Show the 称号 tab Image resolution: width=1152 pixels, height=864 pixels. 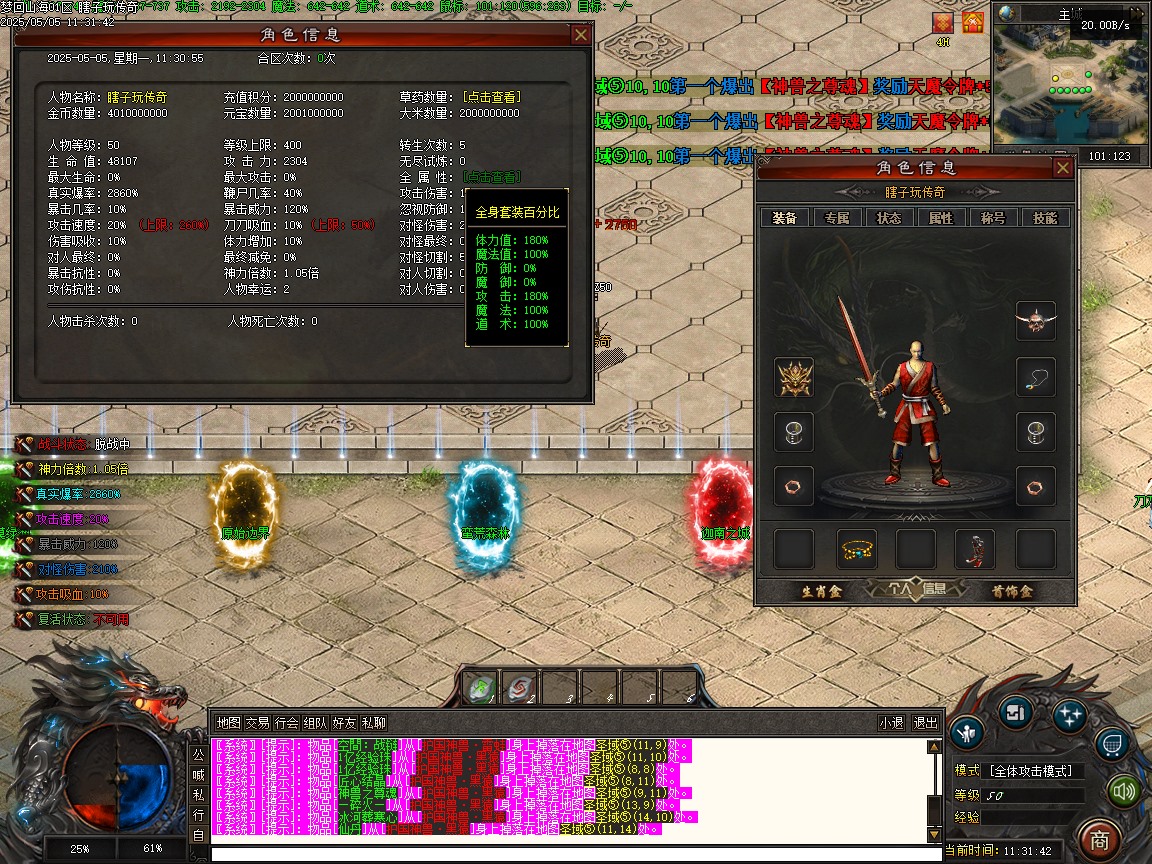pos(992,217)
